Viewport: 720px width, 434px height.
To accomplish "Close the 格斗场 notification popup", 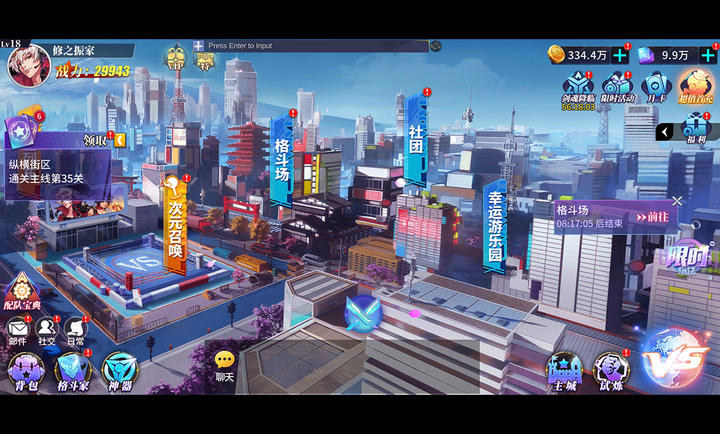I will click(677, 201).
